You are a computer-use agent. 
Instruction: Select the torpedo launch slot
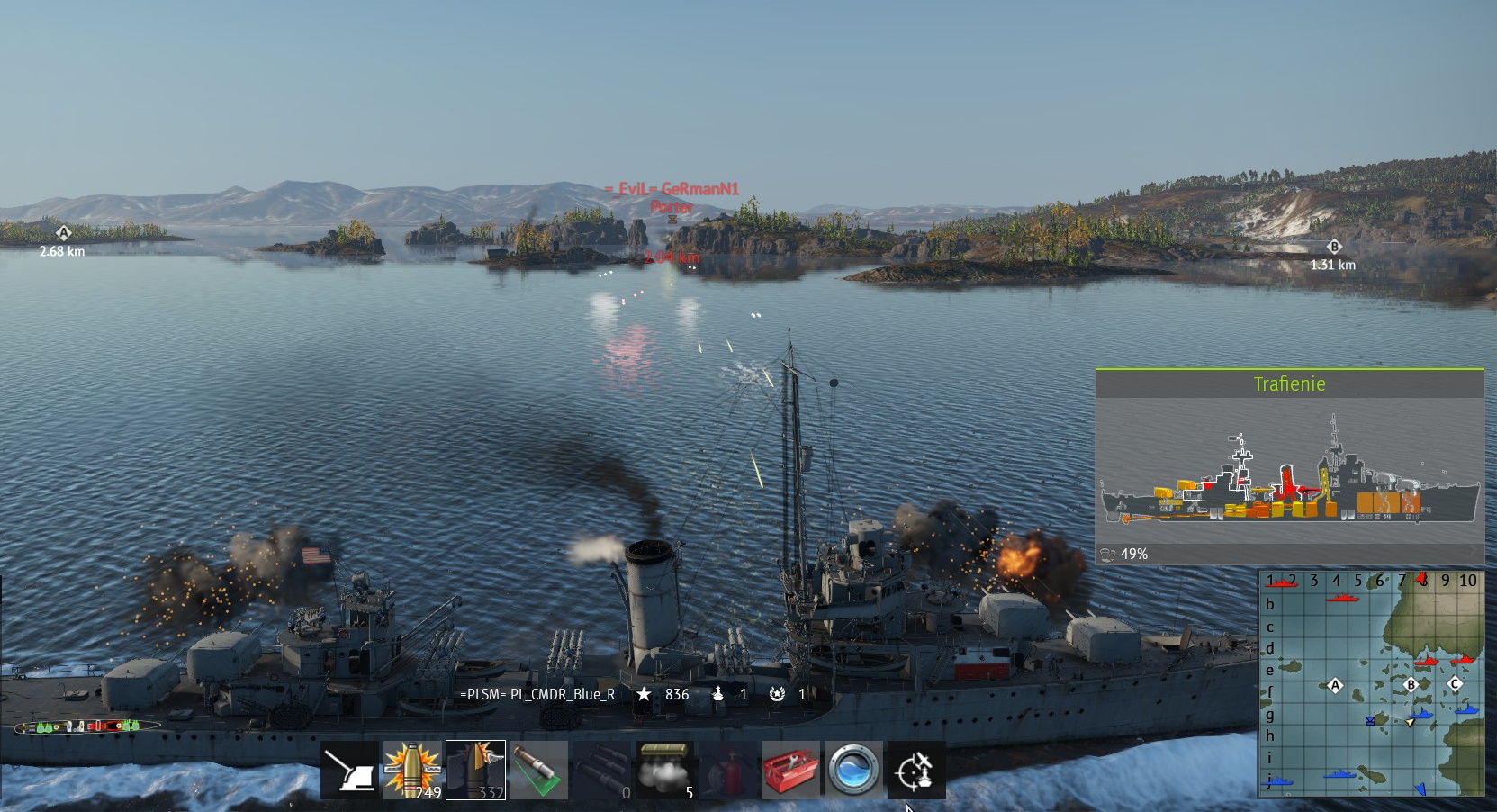pos(539,771)
